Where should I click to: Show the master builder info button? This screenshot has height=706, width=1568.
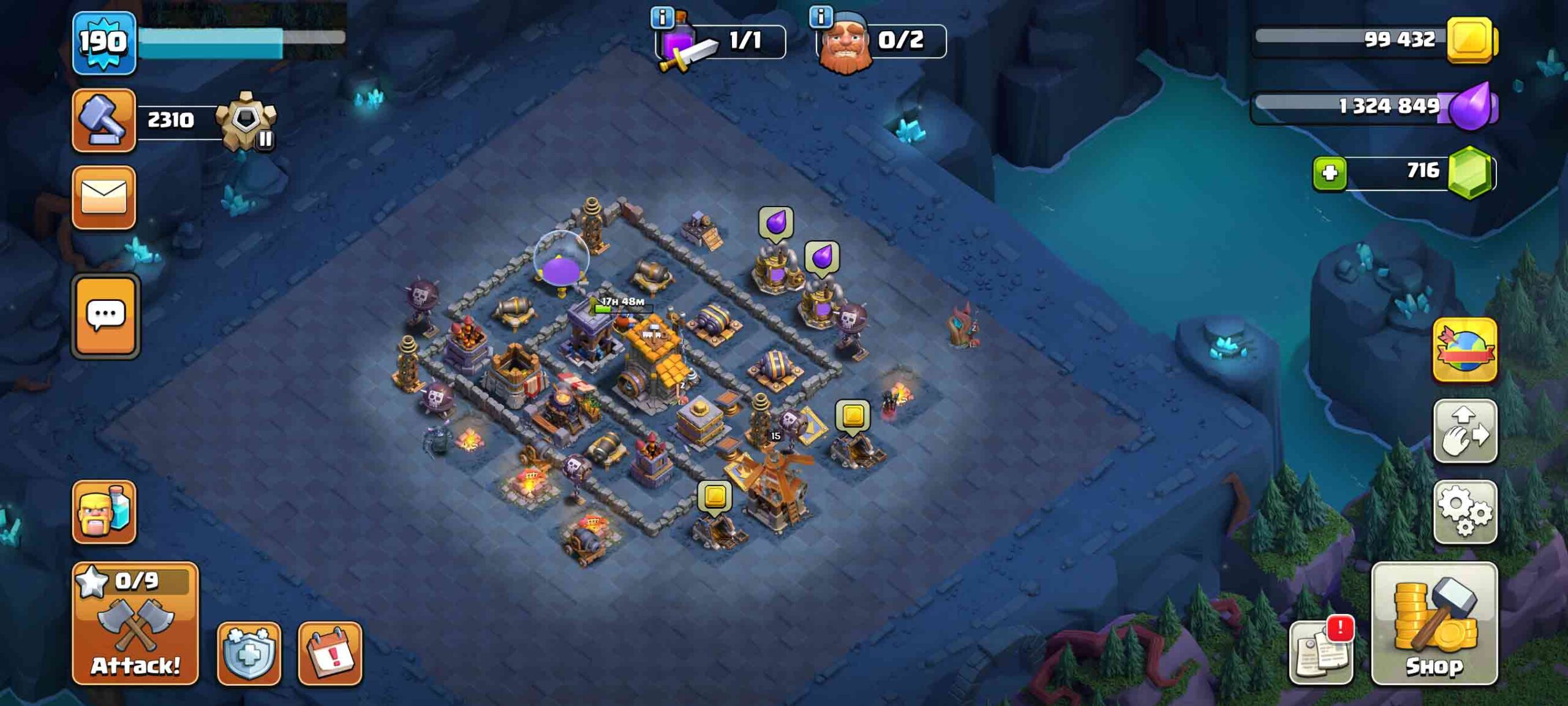point(821,16)
